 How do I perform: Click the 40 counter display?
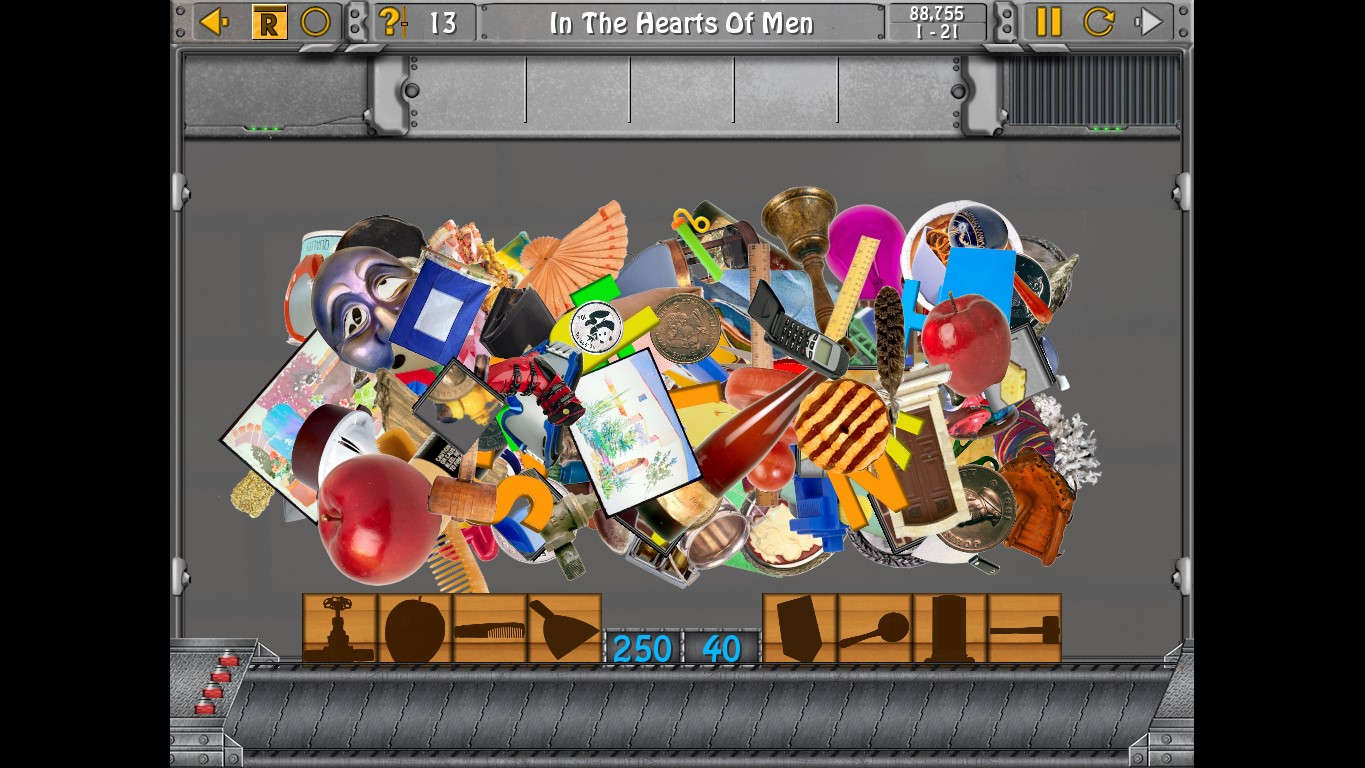723,648
